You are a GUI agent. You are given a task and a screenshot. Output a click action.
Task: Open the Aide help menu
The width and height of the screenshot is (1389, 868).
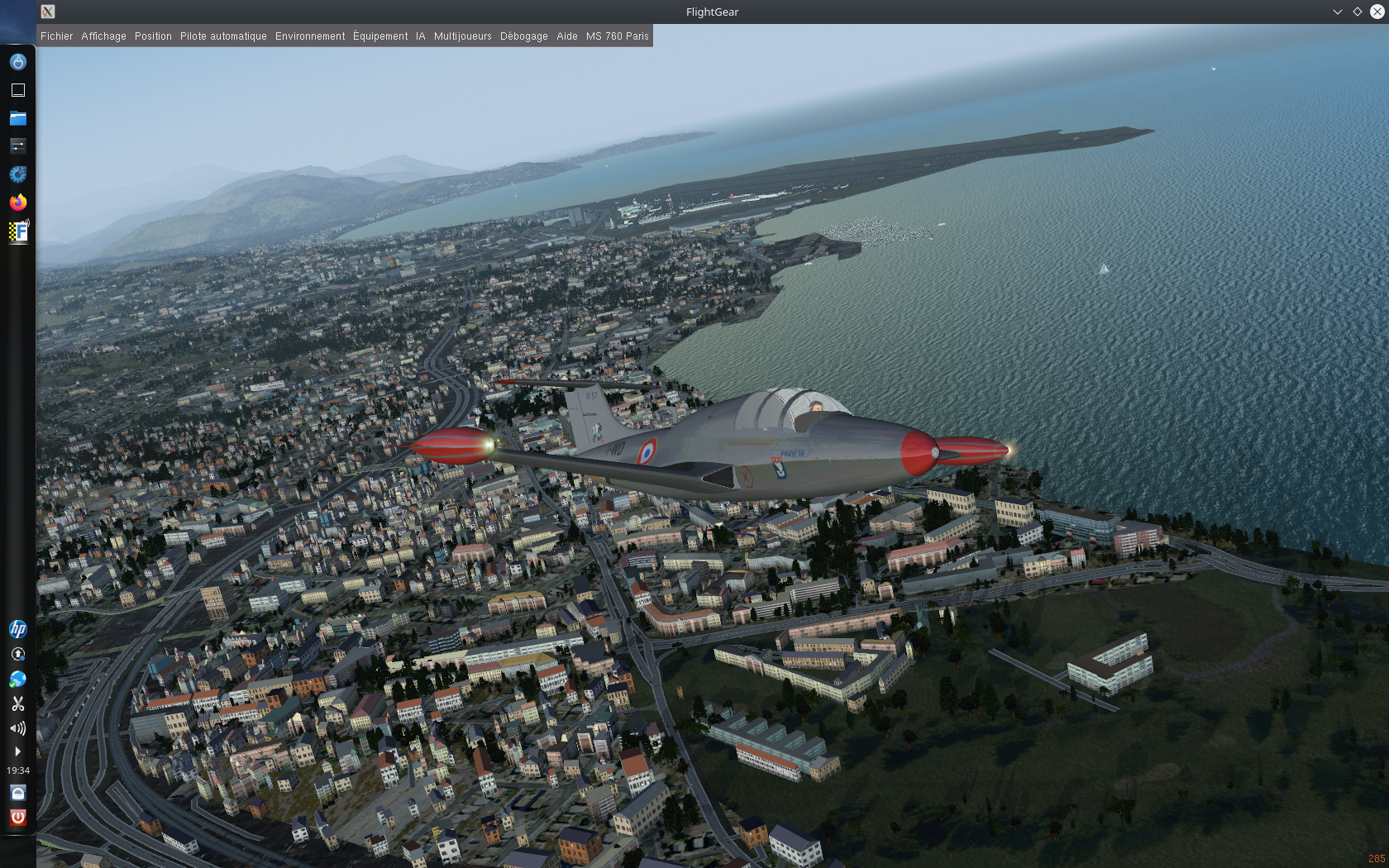coord(566,36)
